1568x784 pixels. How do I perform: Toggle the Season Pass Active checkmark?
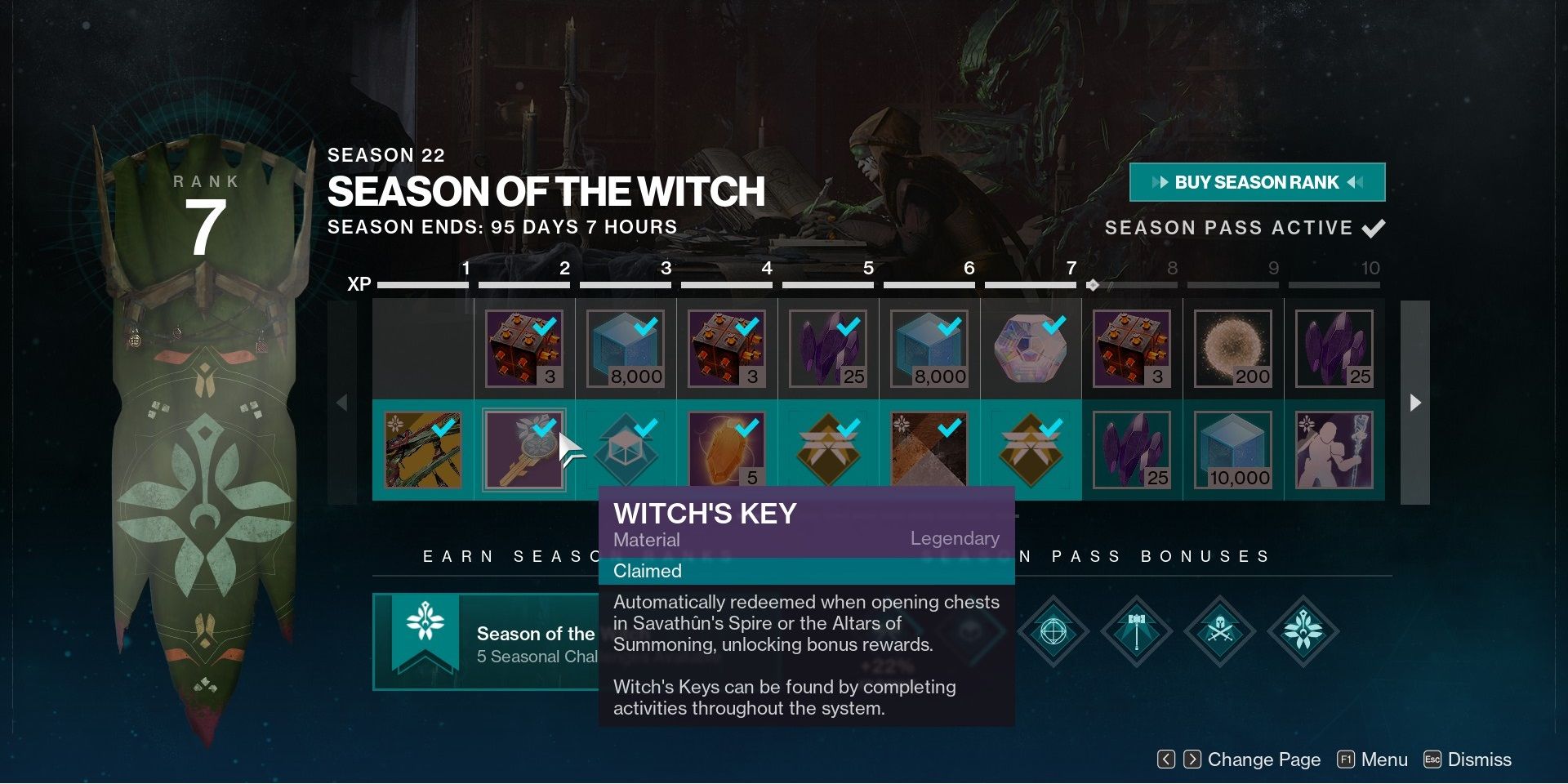pos(1374,228)
